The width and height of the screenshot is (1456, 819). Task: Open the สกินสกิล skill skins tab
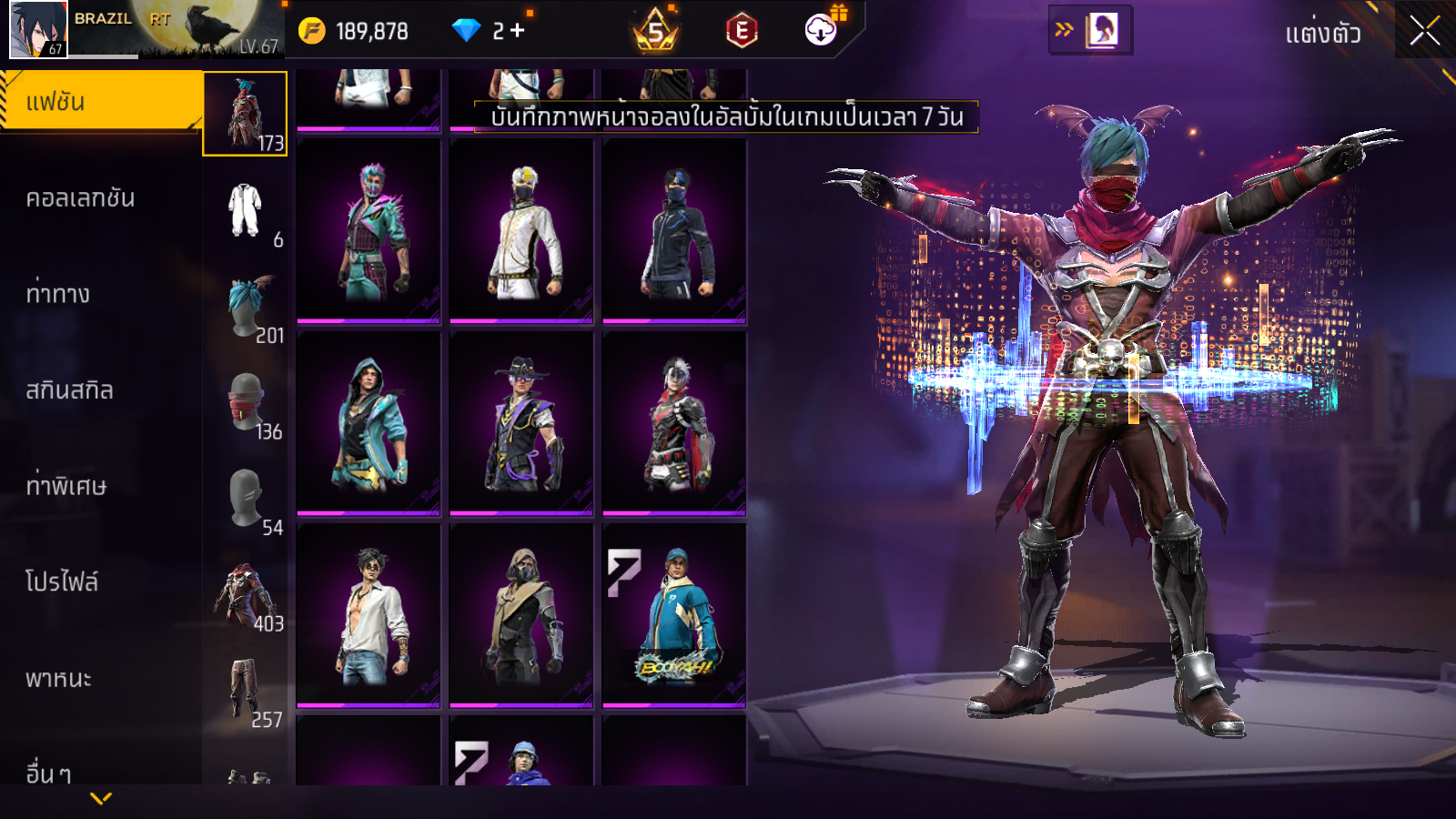point(70,390)
